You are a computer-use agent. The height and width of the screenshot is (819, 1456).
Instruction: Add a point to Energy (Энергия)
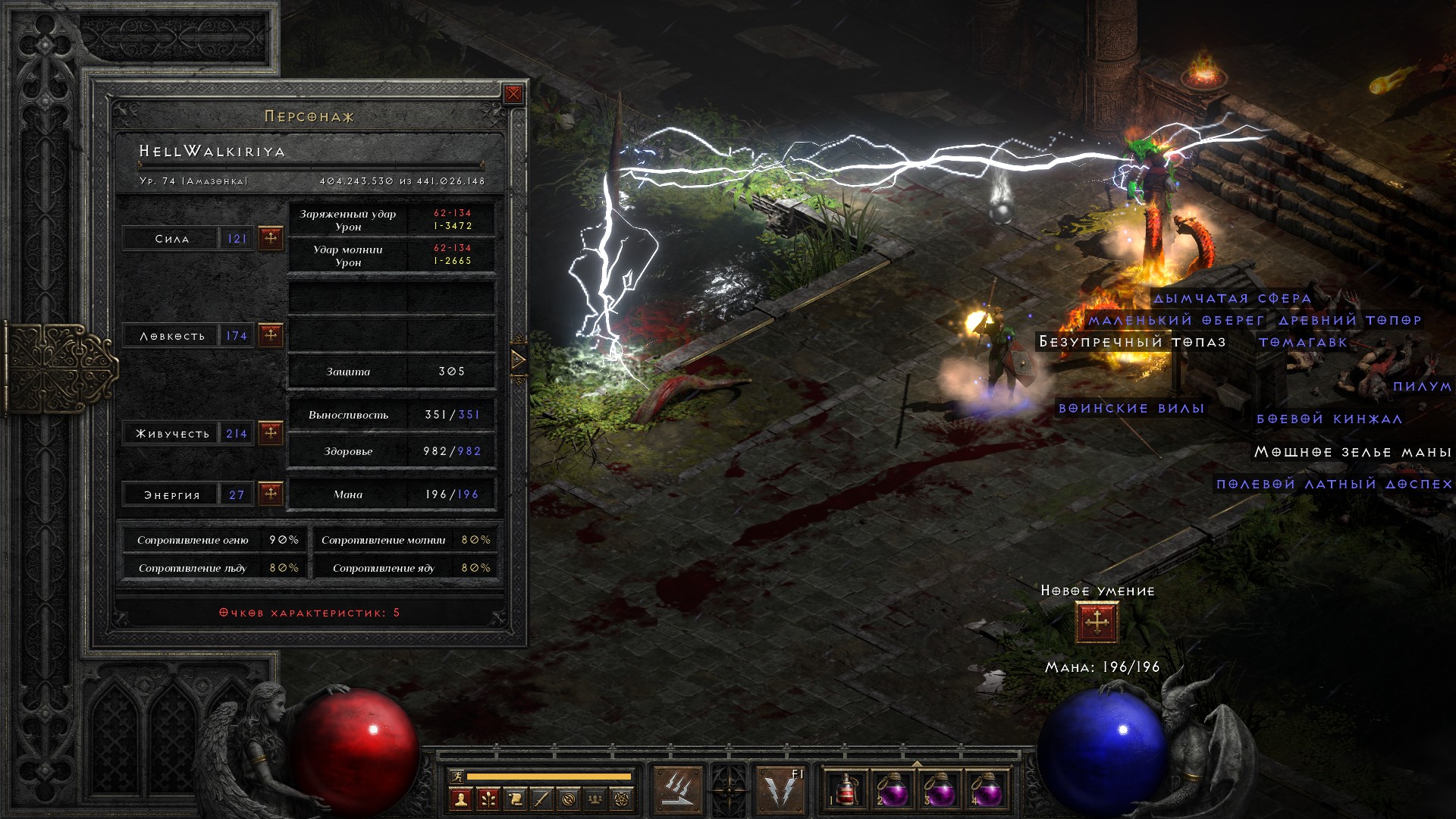[x=271, y=494]
